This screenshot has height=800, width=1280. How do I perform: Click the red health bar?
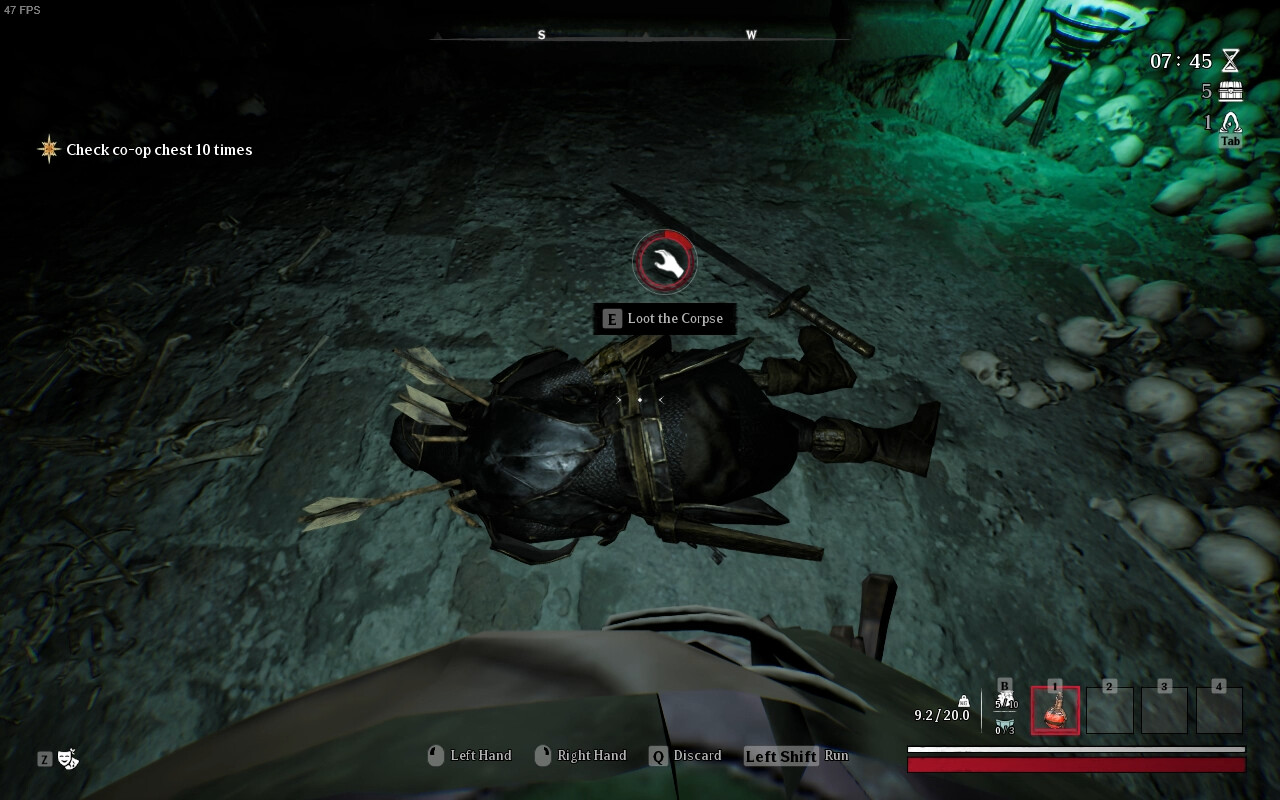[1075, 765]
